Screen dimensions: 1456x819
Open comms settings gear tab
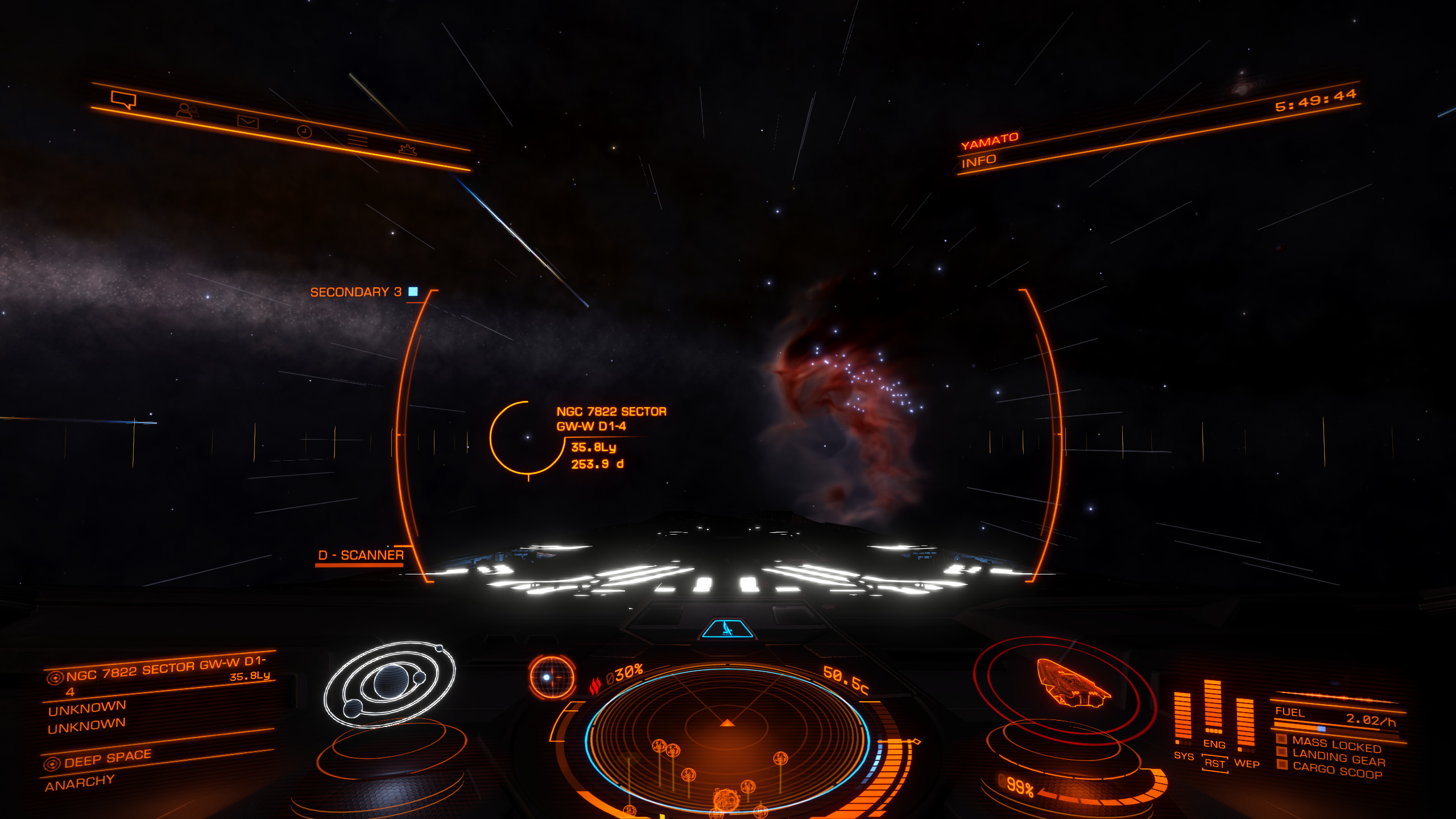tap(407, 150)
